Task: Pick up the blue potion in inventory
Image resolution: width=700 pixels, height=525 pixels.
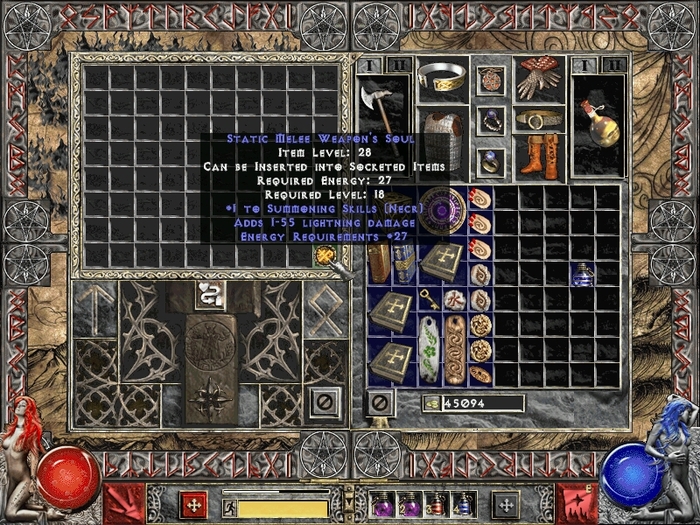Action: pyautogui.click(x=582, y=273)
